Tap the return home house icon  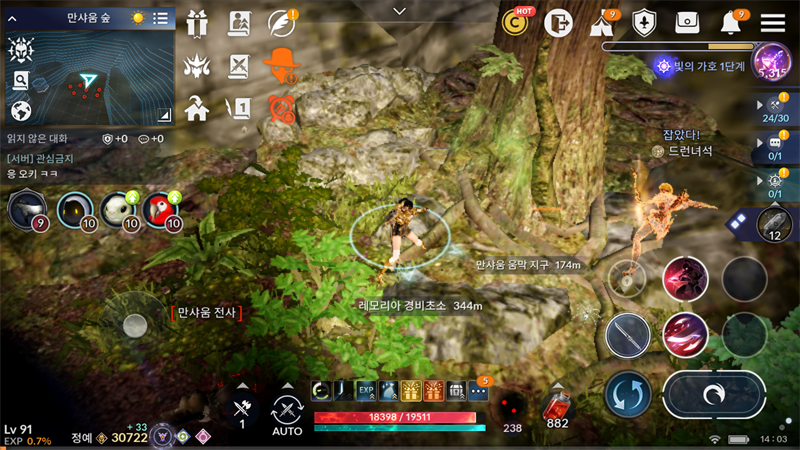(x=196, y=107)
